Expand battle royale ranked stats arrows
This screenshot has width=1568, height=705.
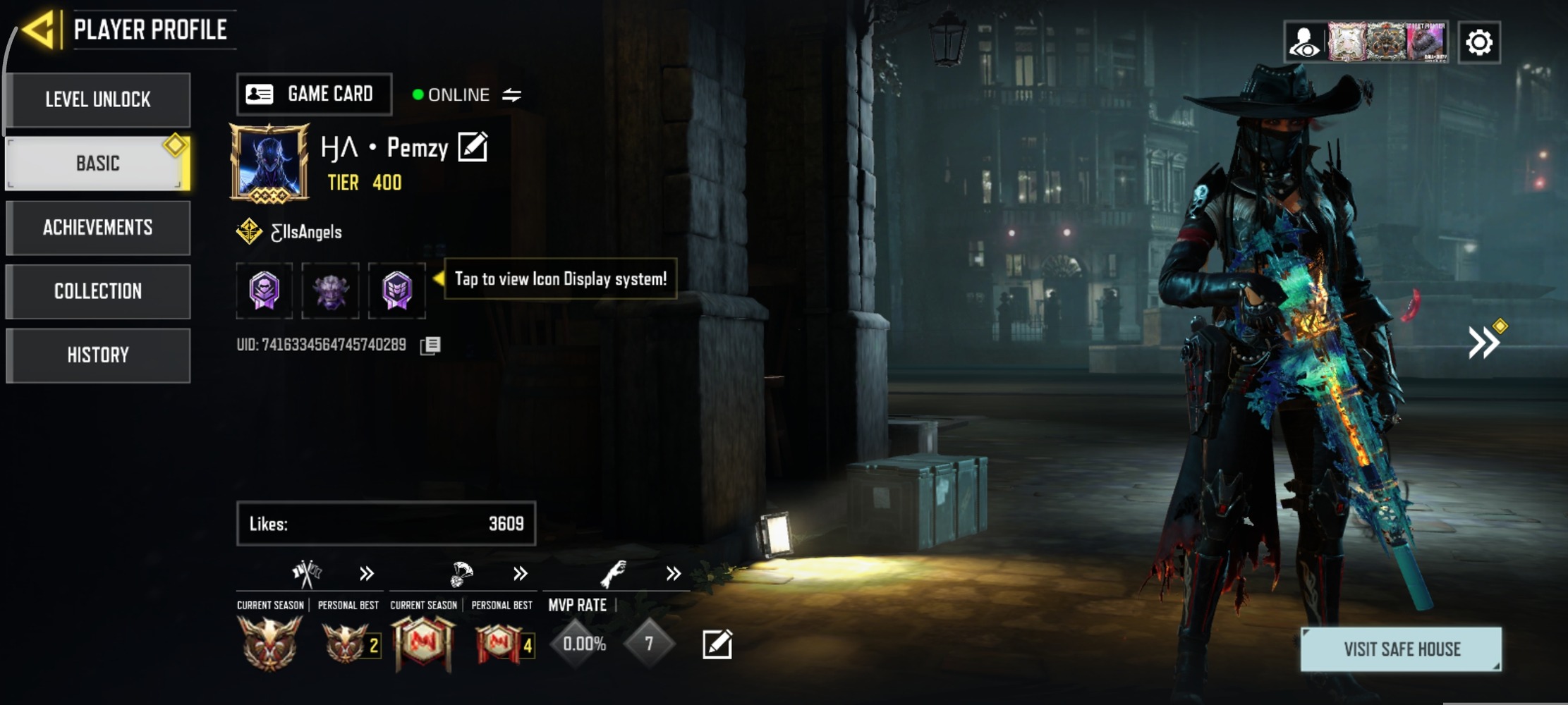[520, 574]
